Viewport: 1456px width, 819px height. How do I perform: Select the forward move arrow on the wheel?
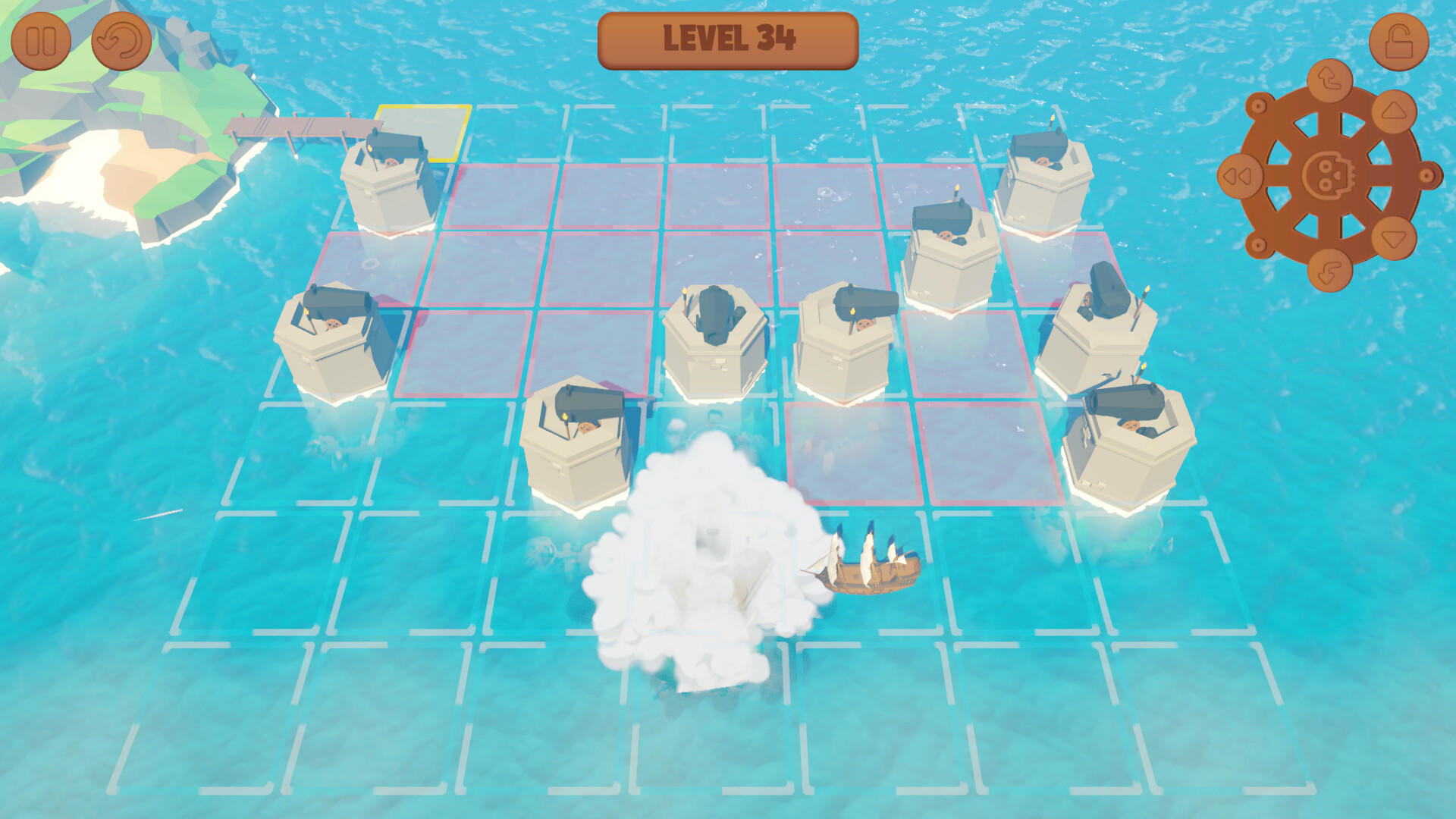point(1393,114)
